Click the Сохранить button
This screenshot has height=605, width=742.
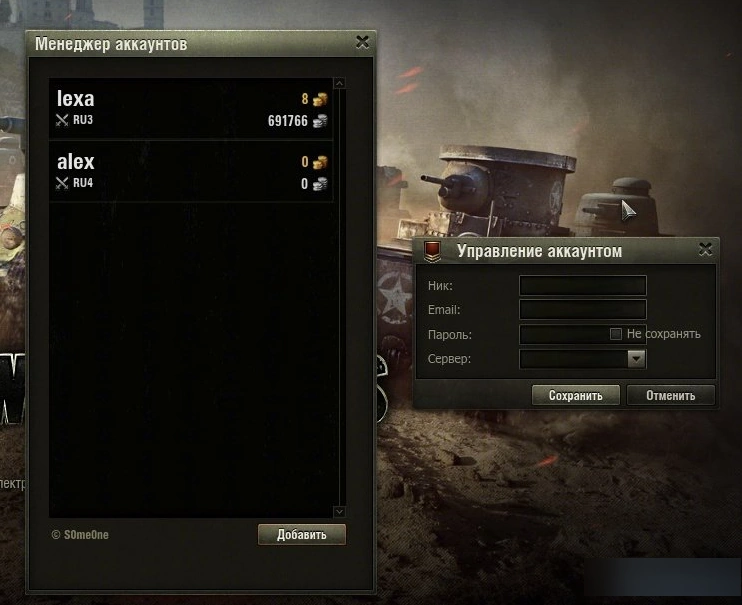pos(575,395)
